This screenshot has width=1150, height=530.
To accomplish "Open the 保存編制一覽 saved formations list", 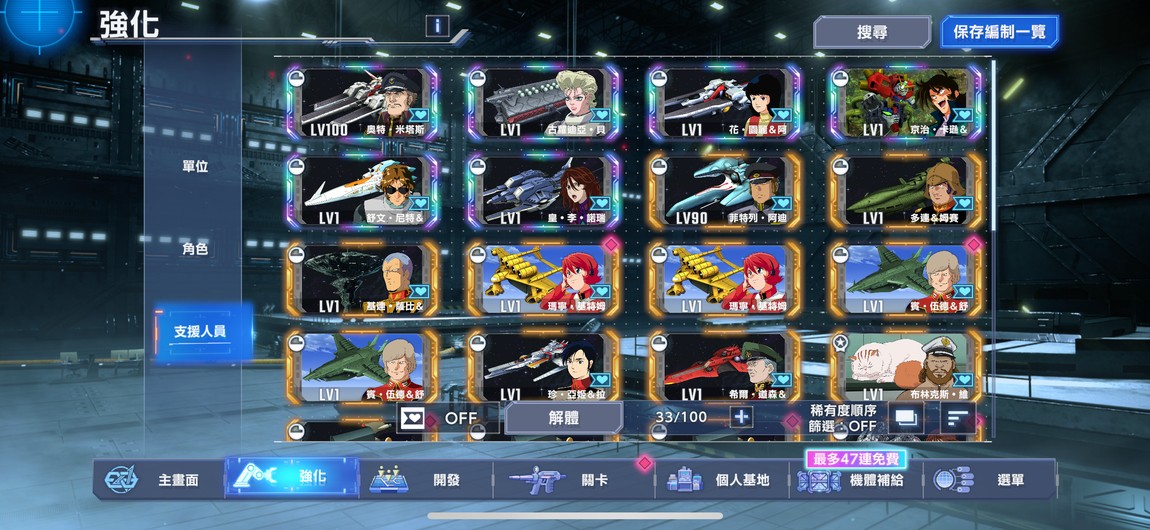I will point(998,32).
